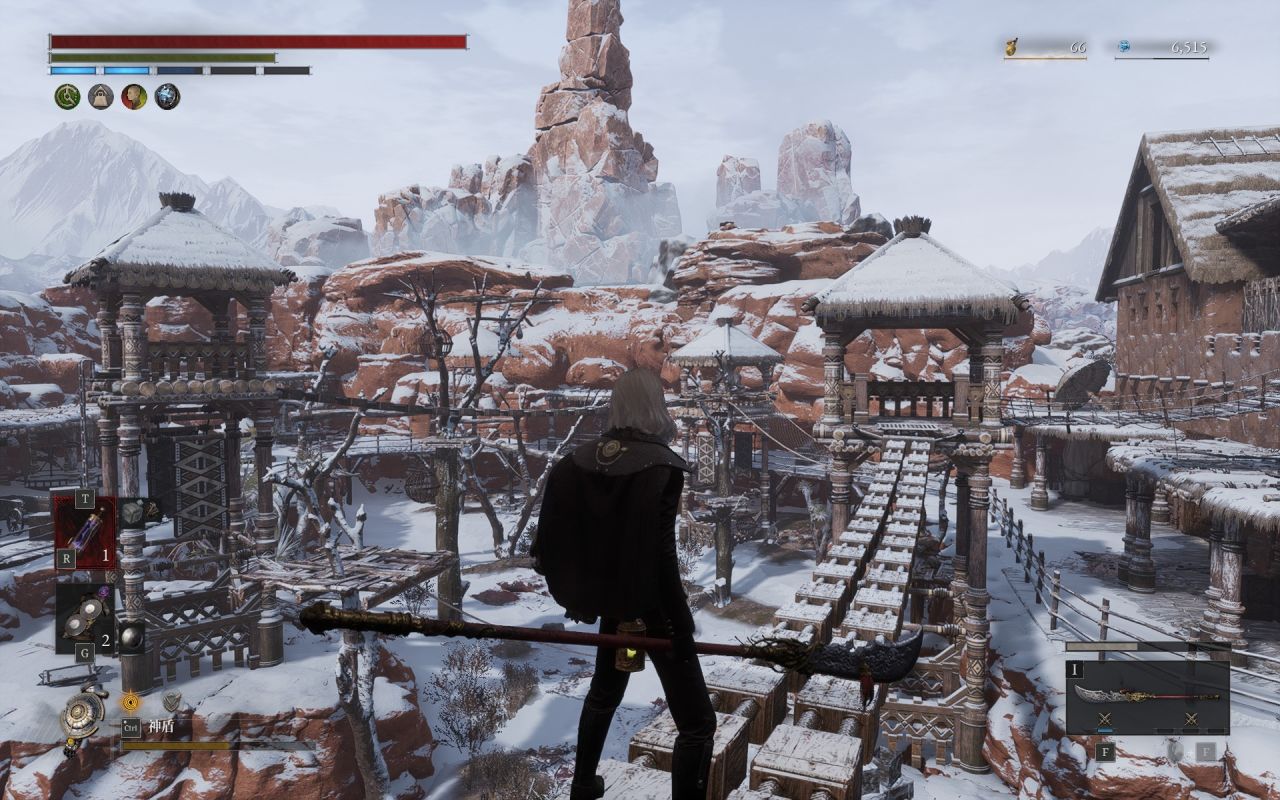This screenshot has height=800, width=1280.
Task: Select the silver discs item slot
Action: tap(85, 615)
